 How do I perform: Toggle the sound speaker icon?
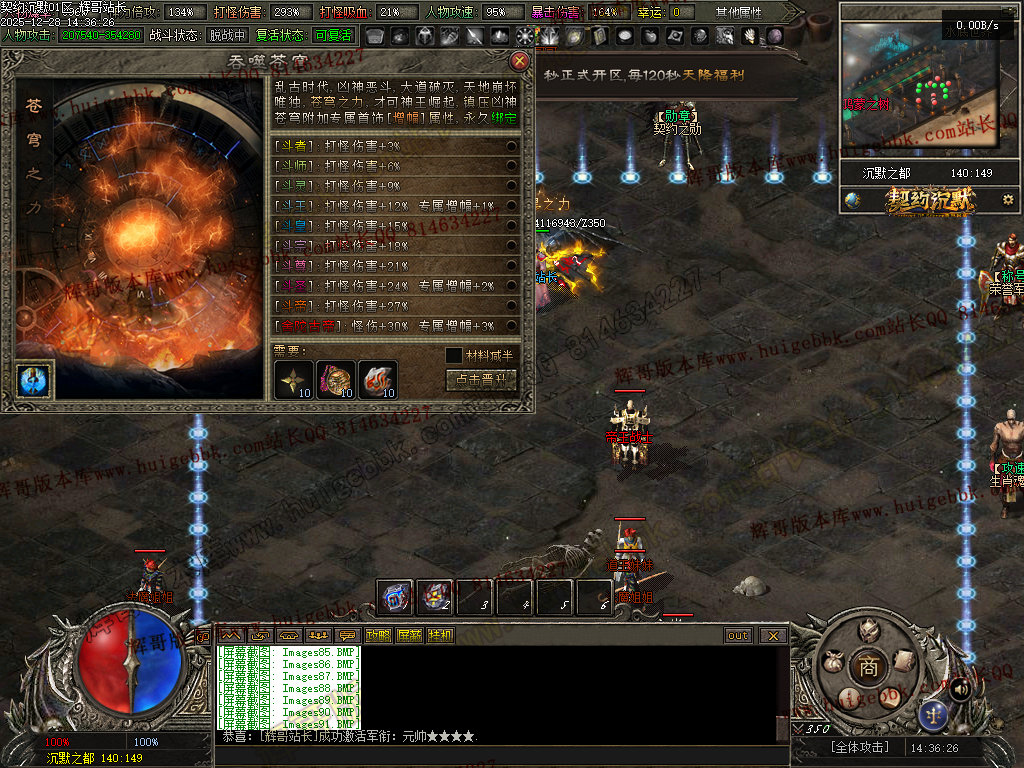point(960,688)
